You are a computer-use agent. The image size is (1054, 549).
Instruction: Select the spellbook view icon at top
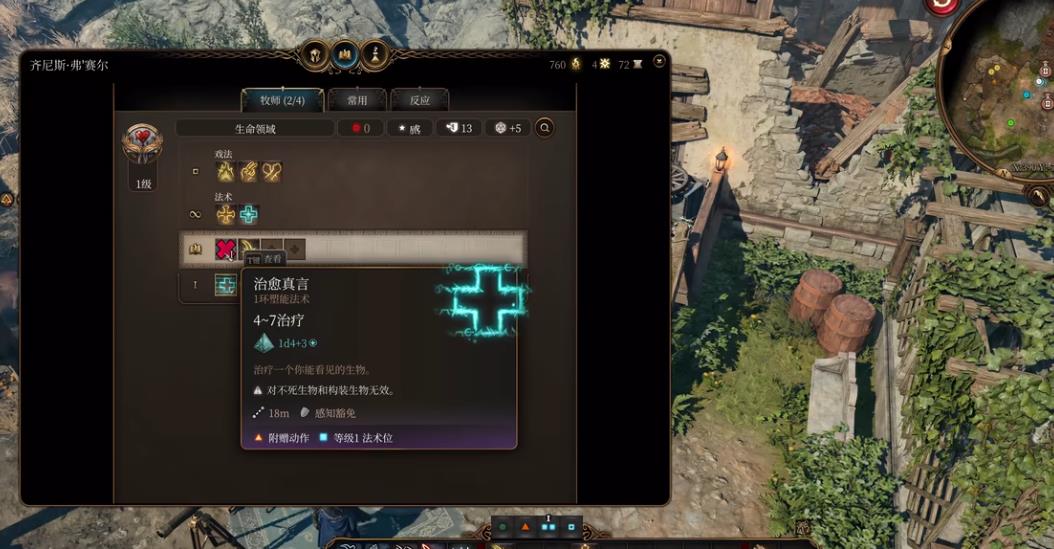[346, 53]
